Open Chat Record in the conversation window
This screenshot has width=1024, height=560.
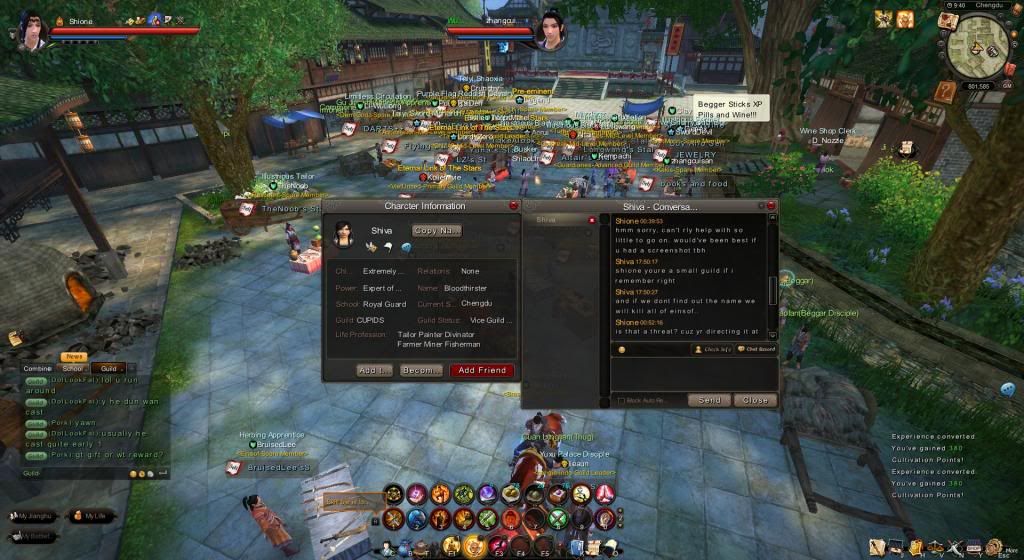pos(757,349)
